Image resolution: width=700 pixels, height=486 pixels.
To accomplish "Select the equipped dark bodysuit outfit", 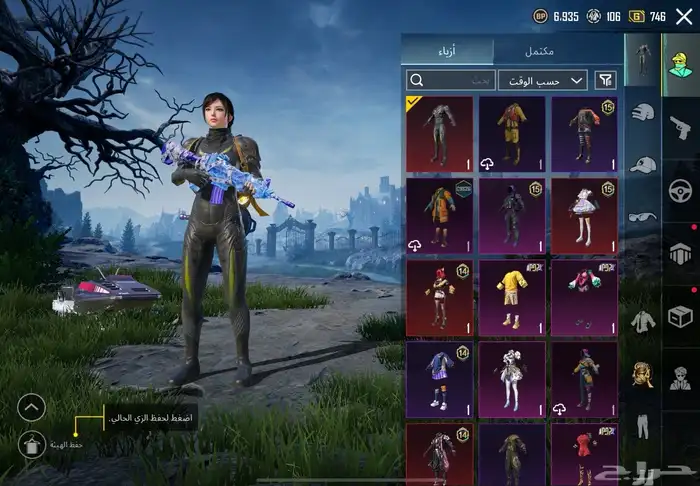I will (x=439, y=133).
